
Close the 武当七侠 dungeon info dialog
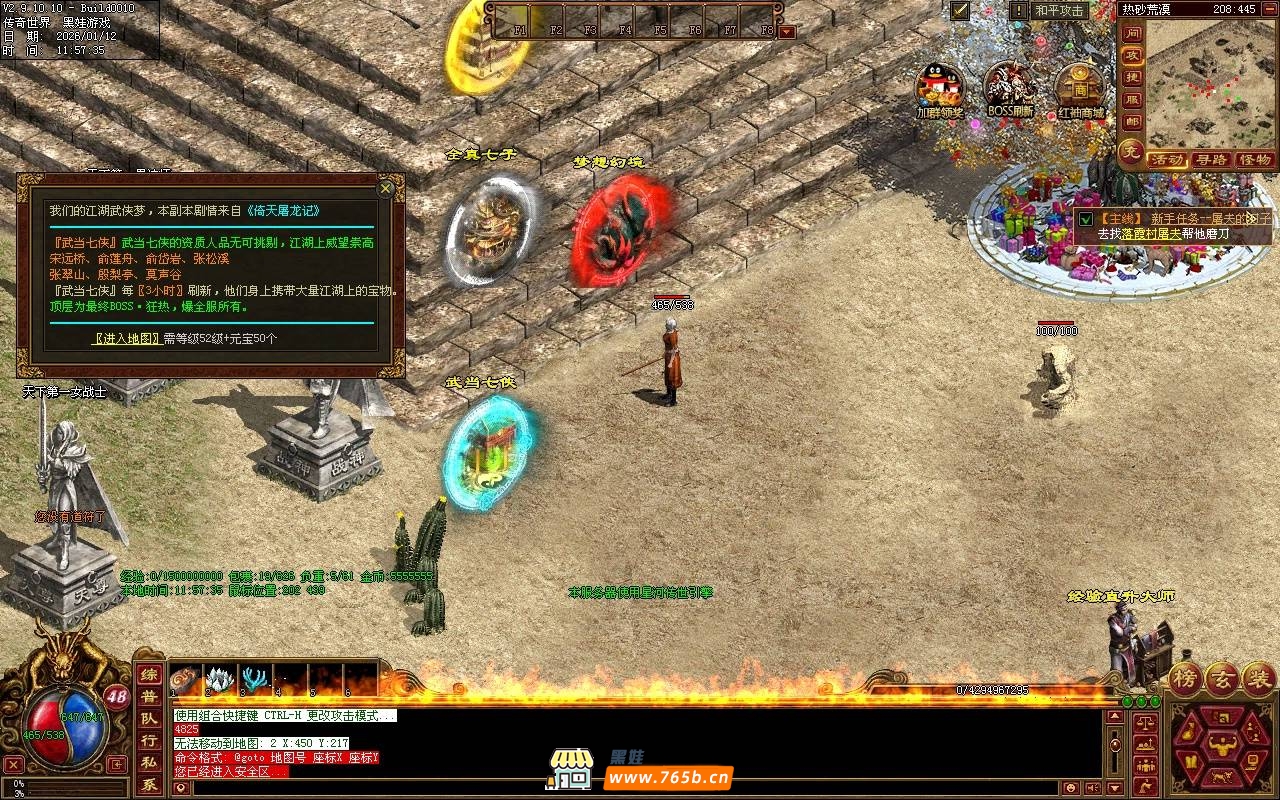[x=385, y=188]
